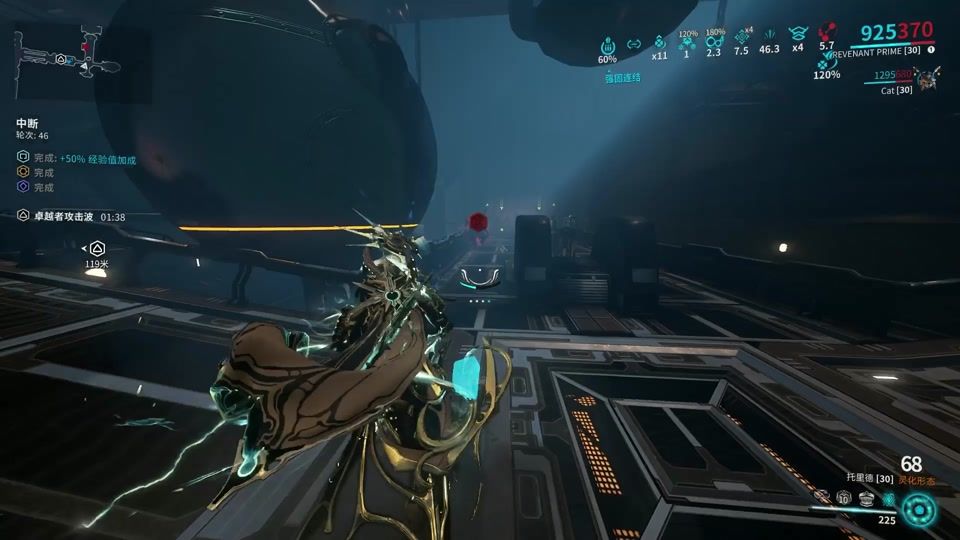Image resolution: width=960 pixels, height=540 pixels.
Task: Activate the first grey ability icon
Action: tap(823, 497)
